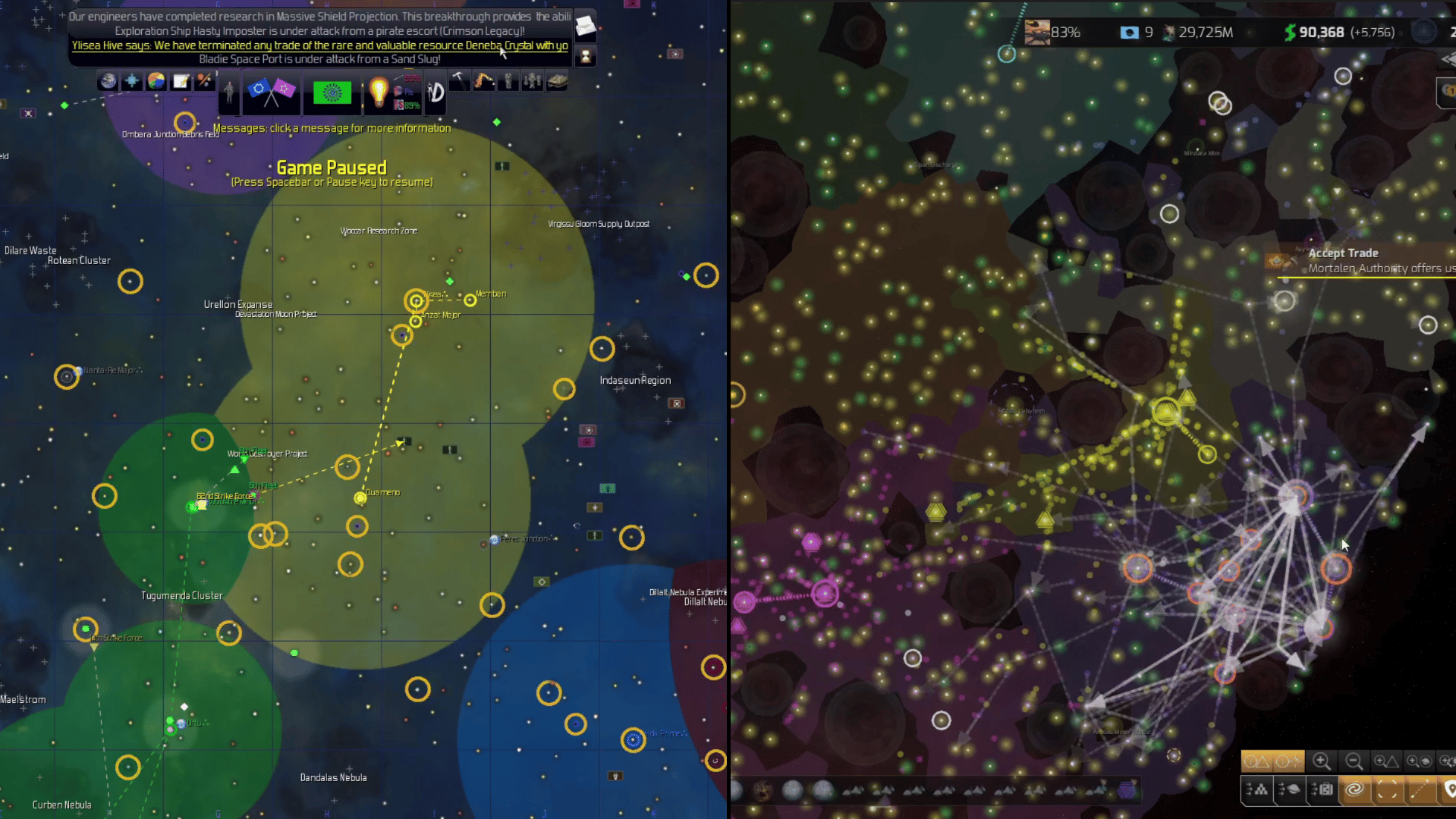Toggle the location pin shield overlay
This screenshot has width=1456, height=819.
(x=1450, y=790)
